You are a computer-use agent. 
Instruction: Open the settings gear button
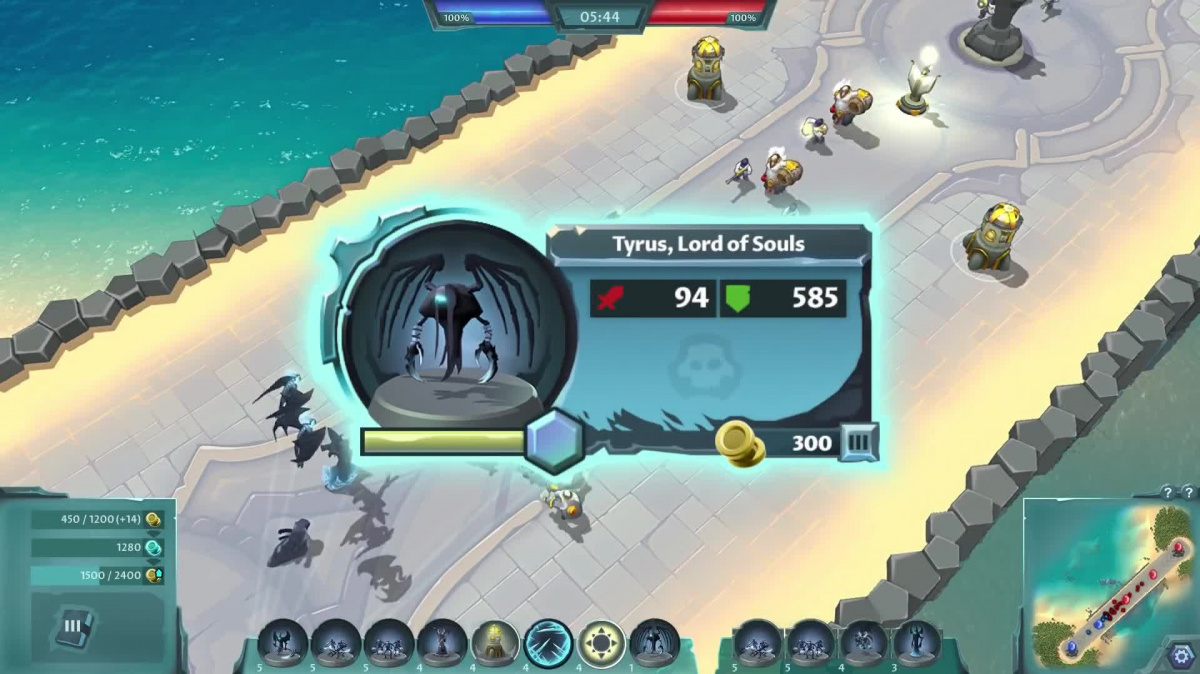(1181, 656)
